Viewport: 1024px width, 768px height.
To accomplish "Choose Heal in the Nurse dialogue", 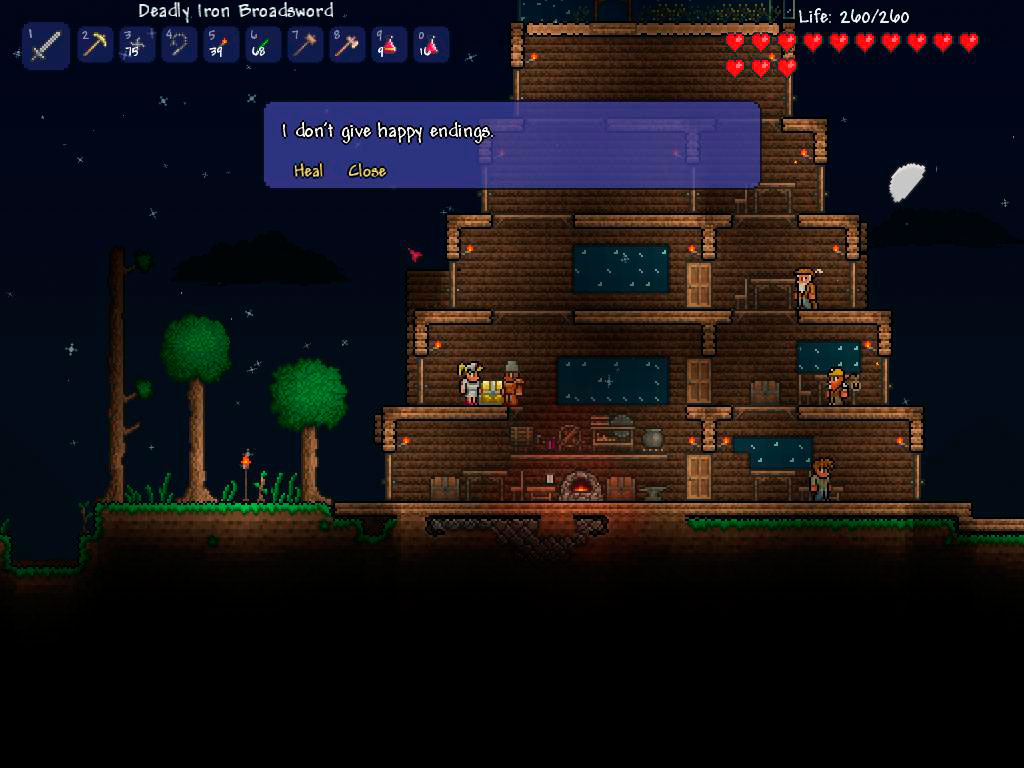I will pyautogui.click(x=308, y=171).
